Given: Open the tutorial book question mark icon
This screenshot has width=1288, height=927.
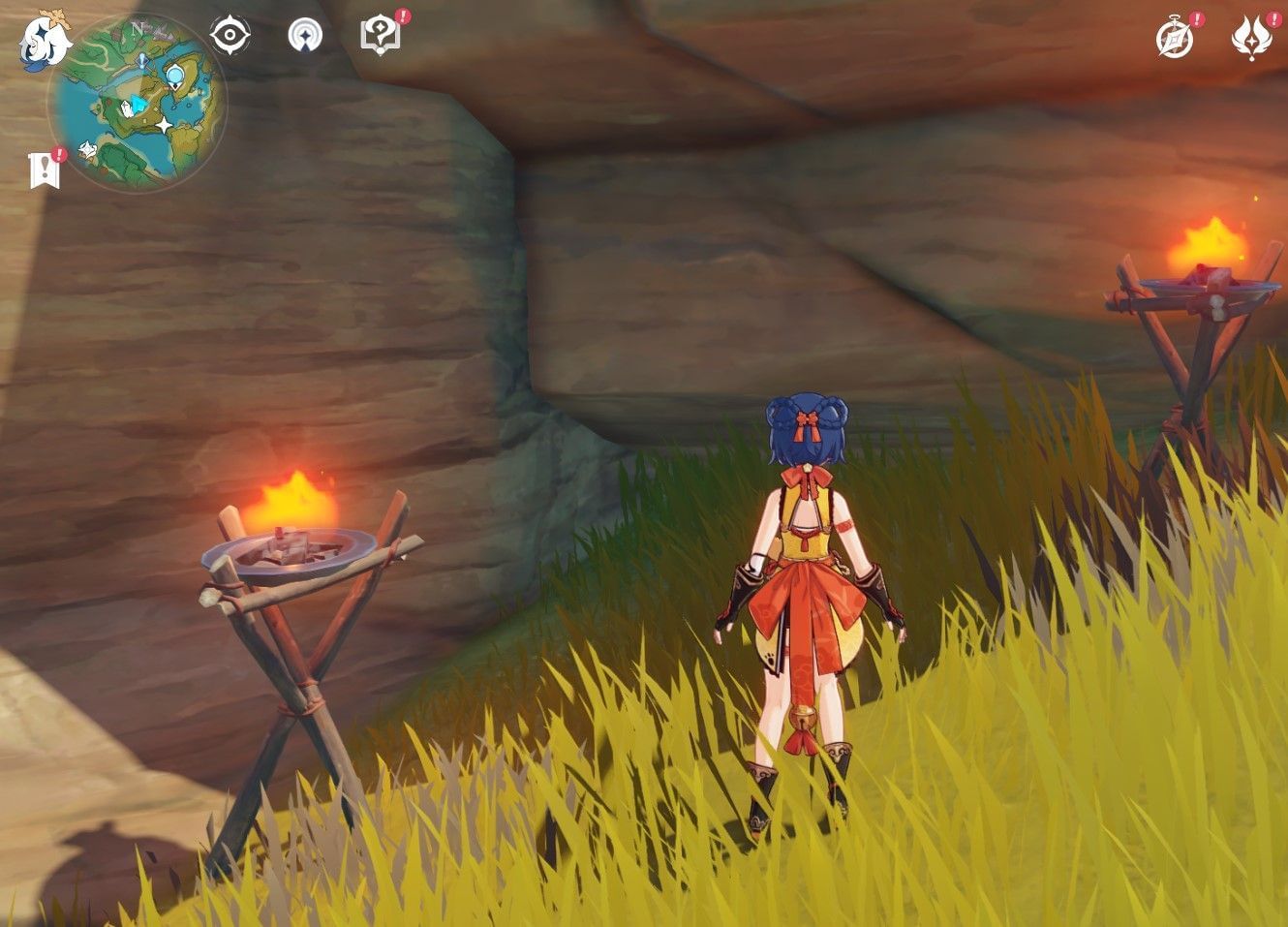Looking at the screenshot, I should click(x=380, y=35).
